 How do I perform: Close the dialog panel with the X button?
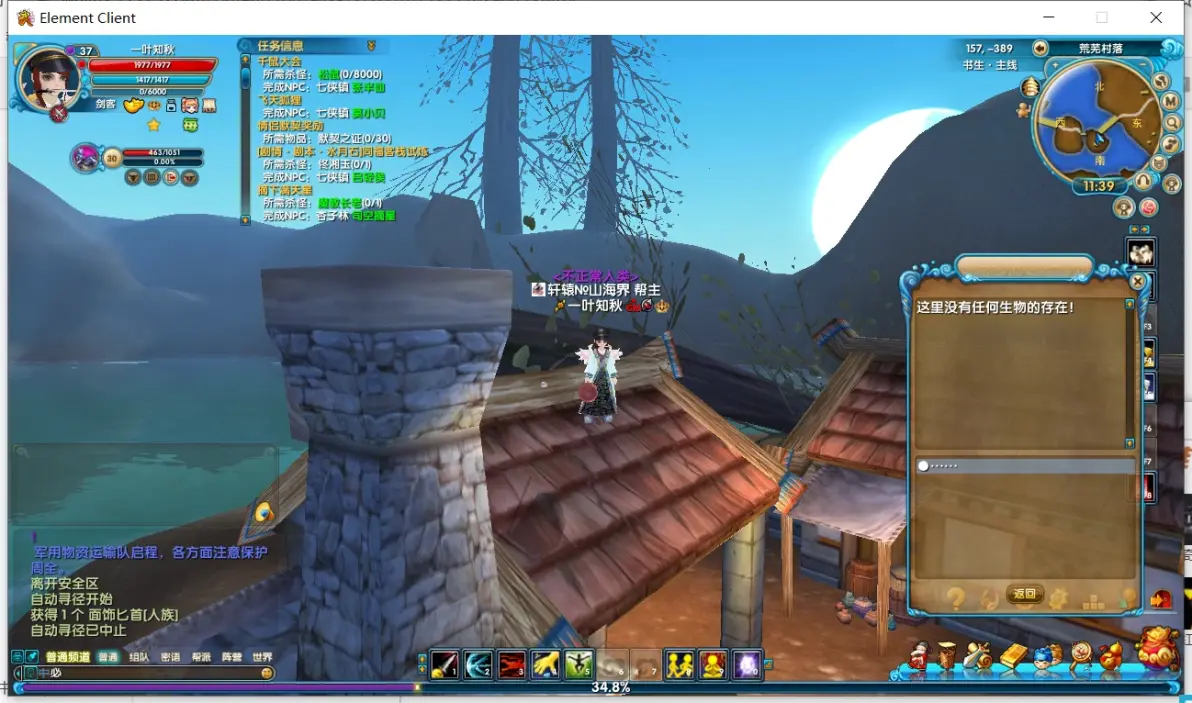tap(1137, 282)
